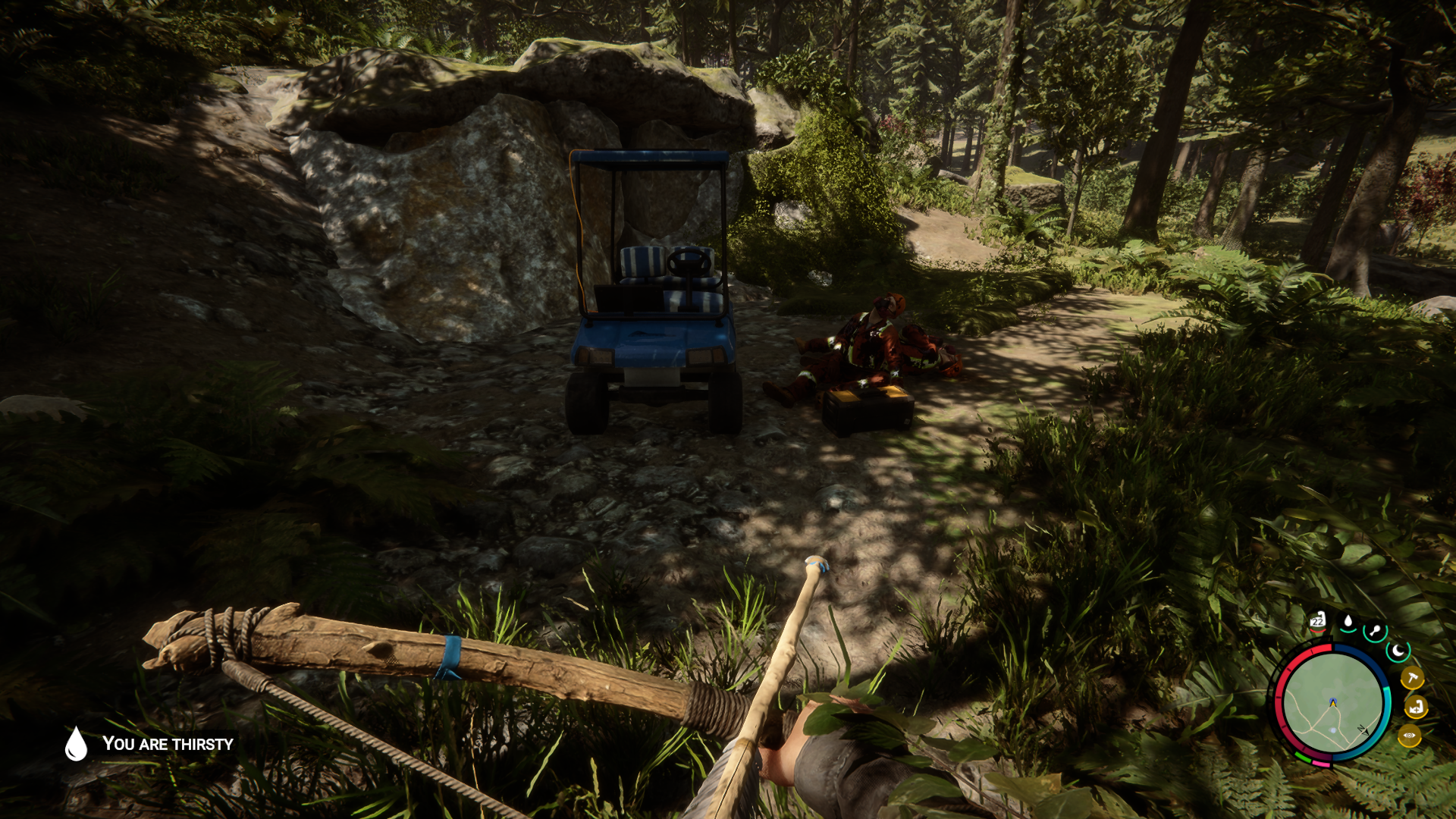Image resolution: width=1456 pixels, height=819 pixels.
Task: Click the circular minimap
Action: 1332,703
